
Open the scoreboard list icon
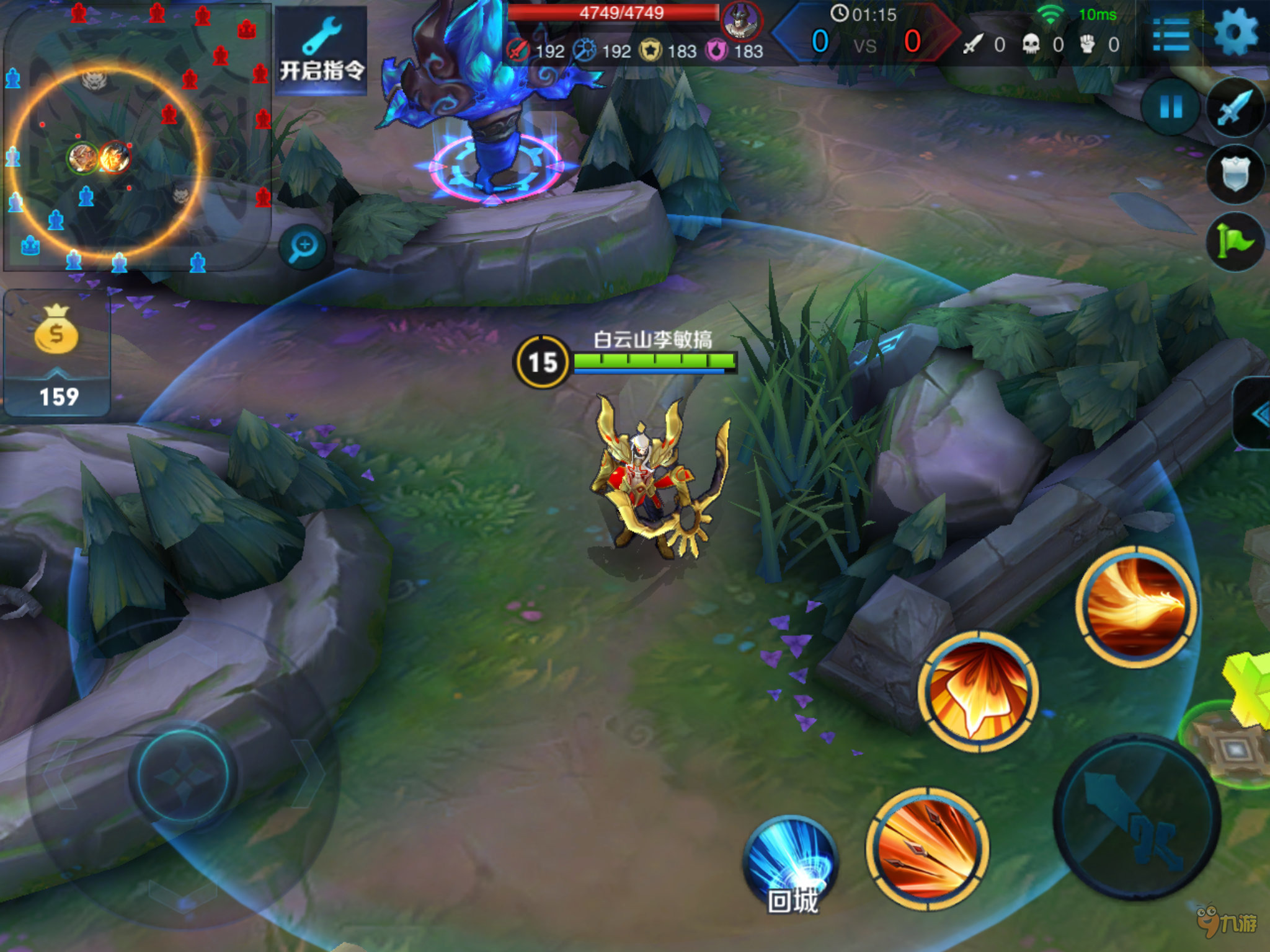coord(1171,35)
